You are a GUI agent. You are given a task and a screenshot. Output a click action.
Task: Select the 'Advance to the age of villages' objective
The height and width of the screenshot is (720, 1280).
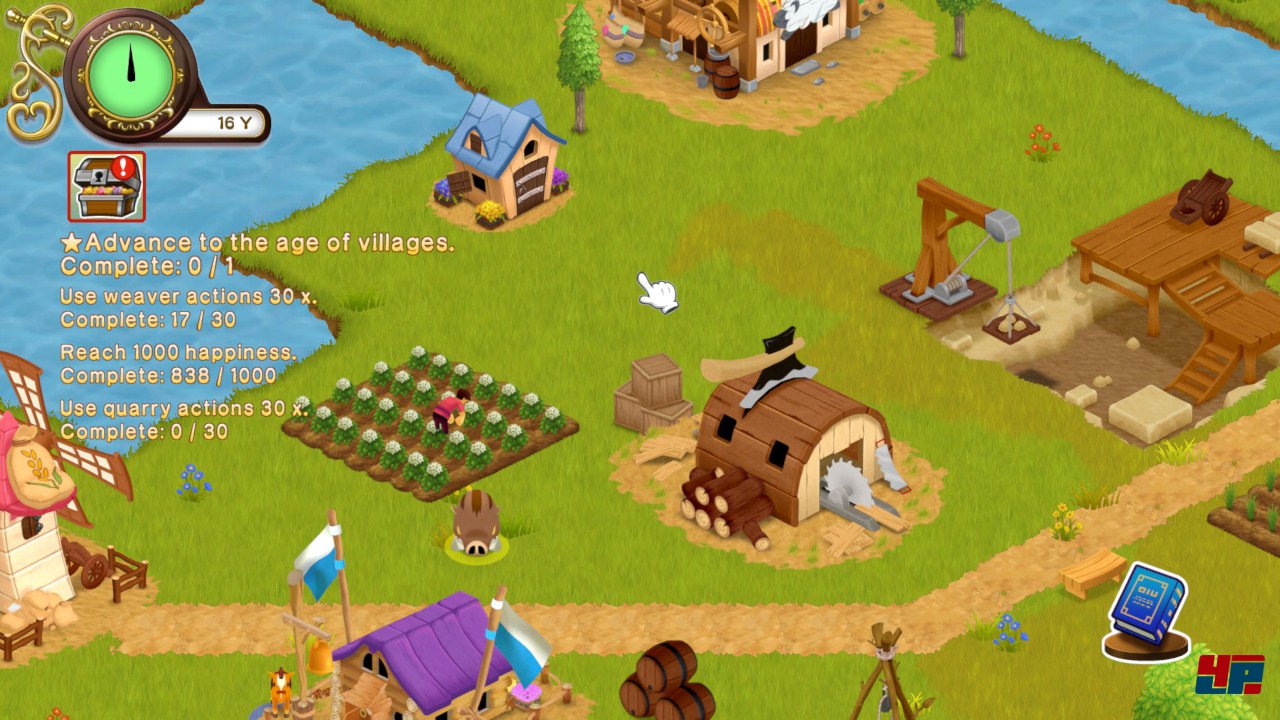click(x=257, y=243)
